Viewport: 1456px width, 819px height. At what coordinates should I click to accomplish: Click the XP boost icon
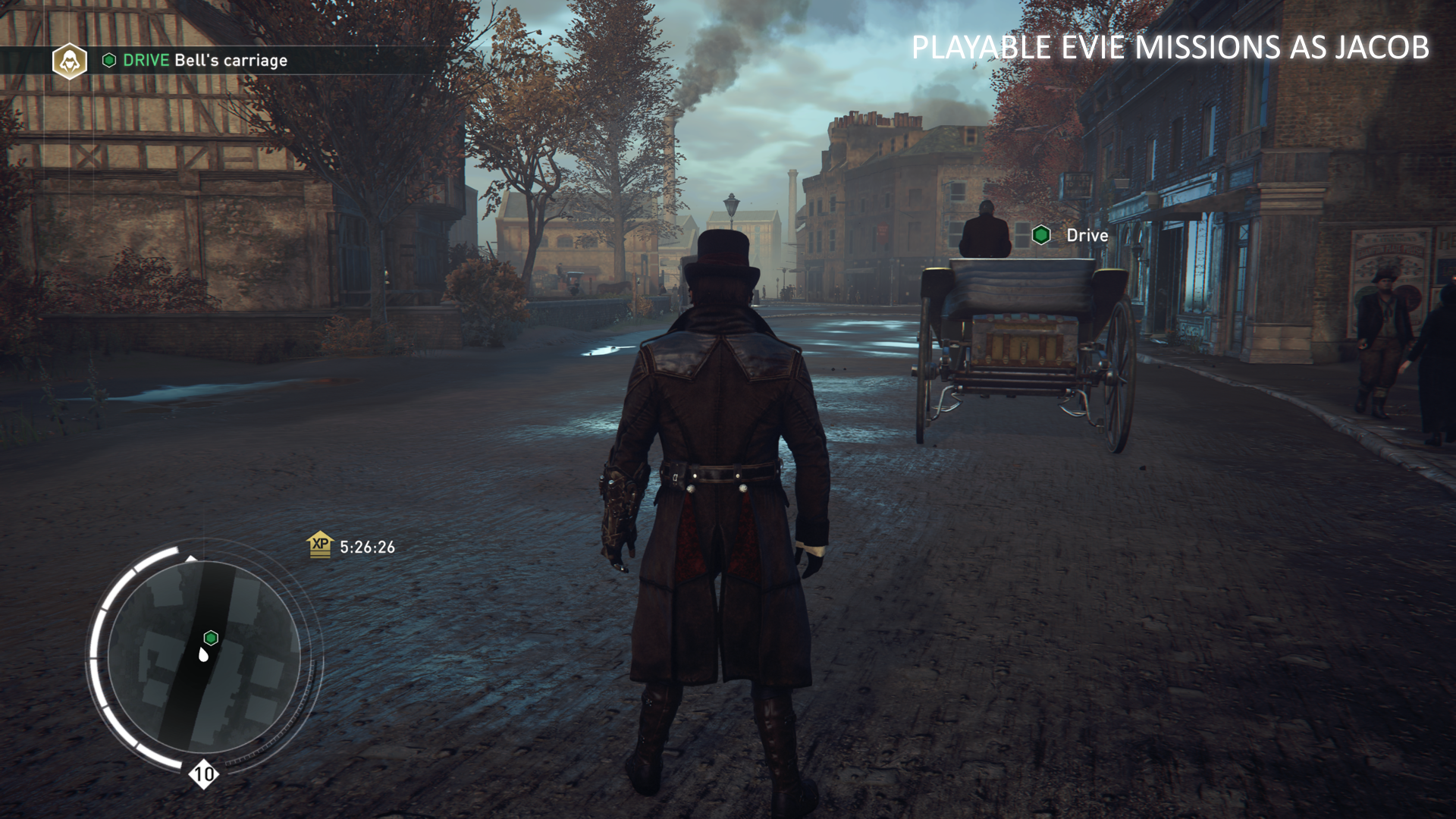pos(320,544)
